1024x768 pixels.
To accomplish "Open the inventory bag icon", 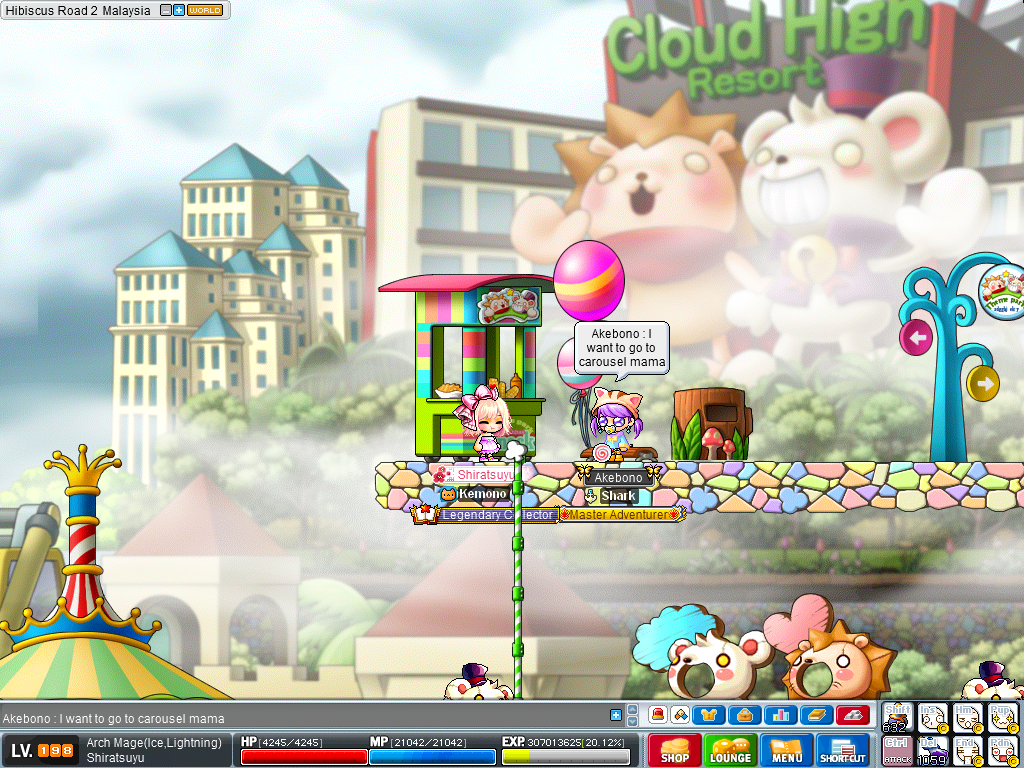I will [745, 715].
